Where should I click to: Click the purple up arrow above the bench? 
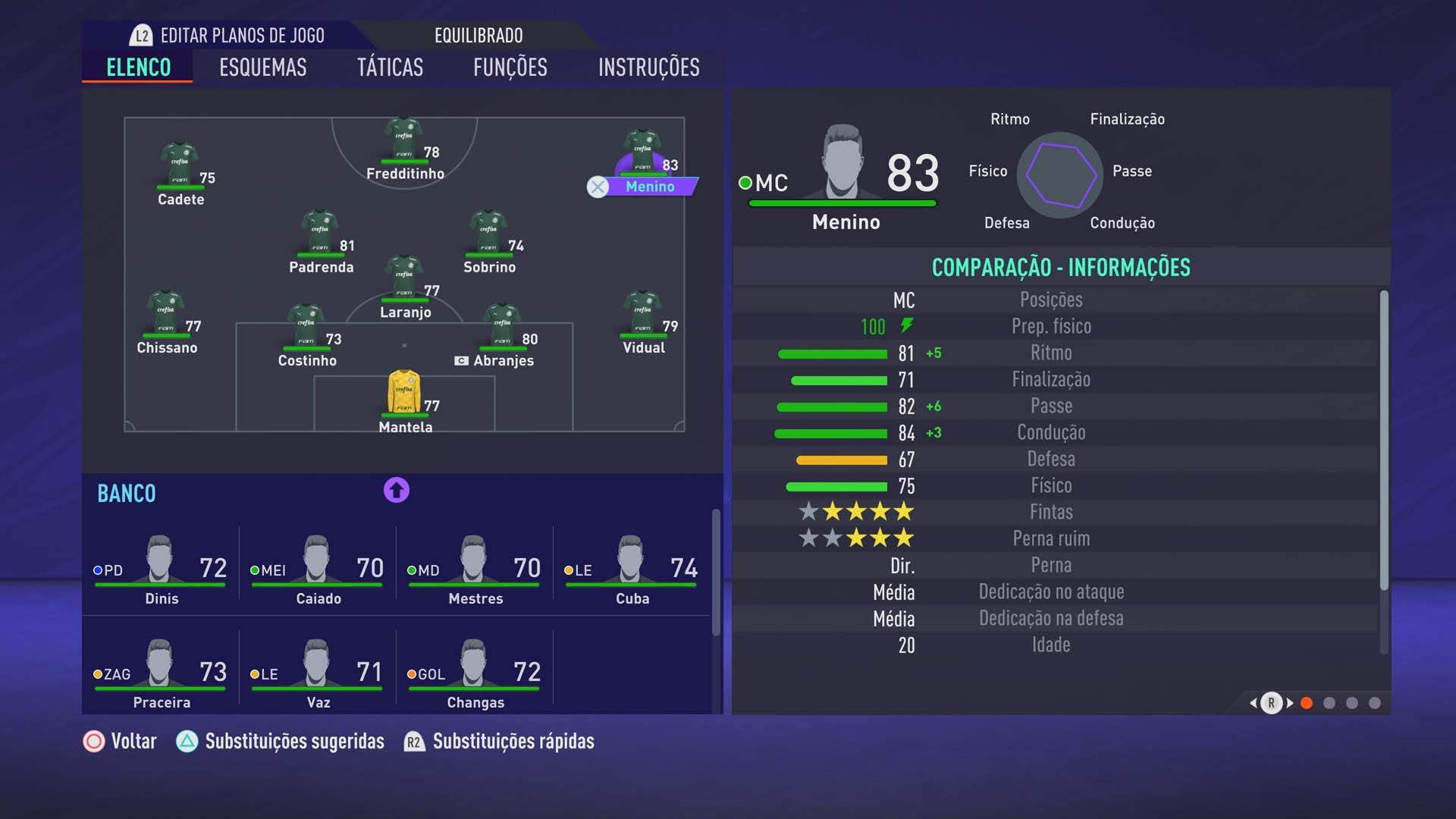pos(397,491)
